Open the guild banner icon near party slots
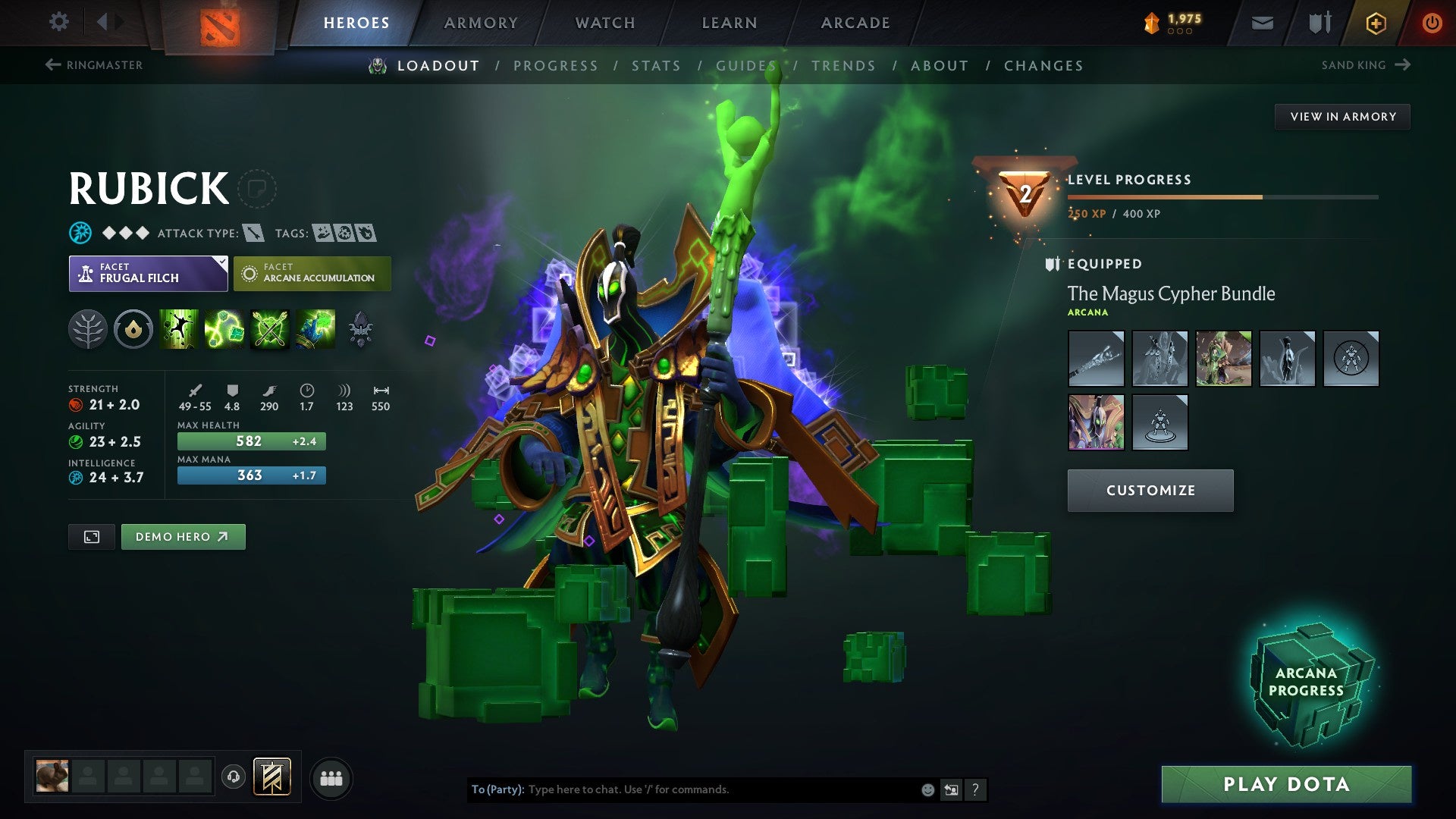 tap(273, 777)
